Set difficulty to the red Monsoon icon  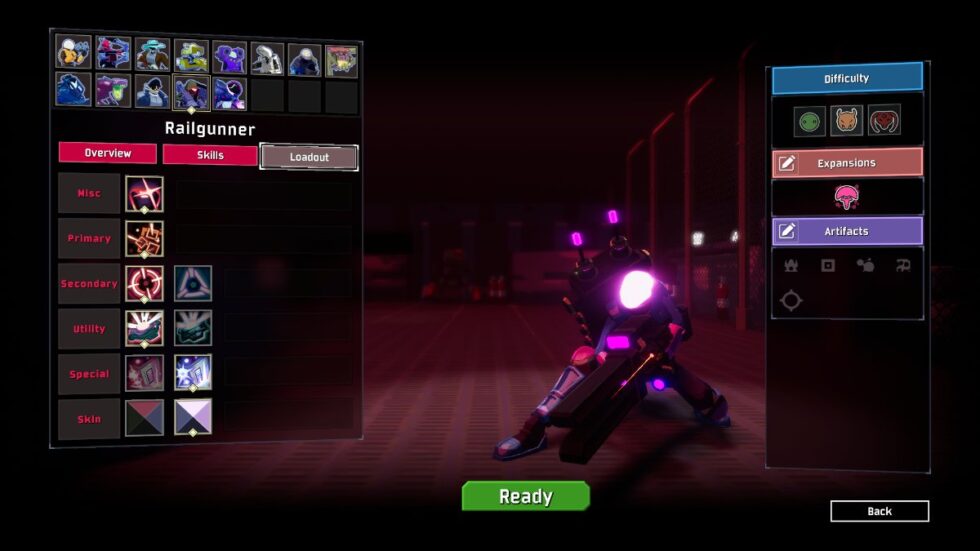884,121
